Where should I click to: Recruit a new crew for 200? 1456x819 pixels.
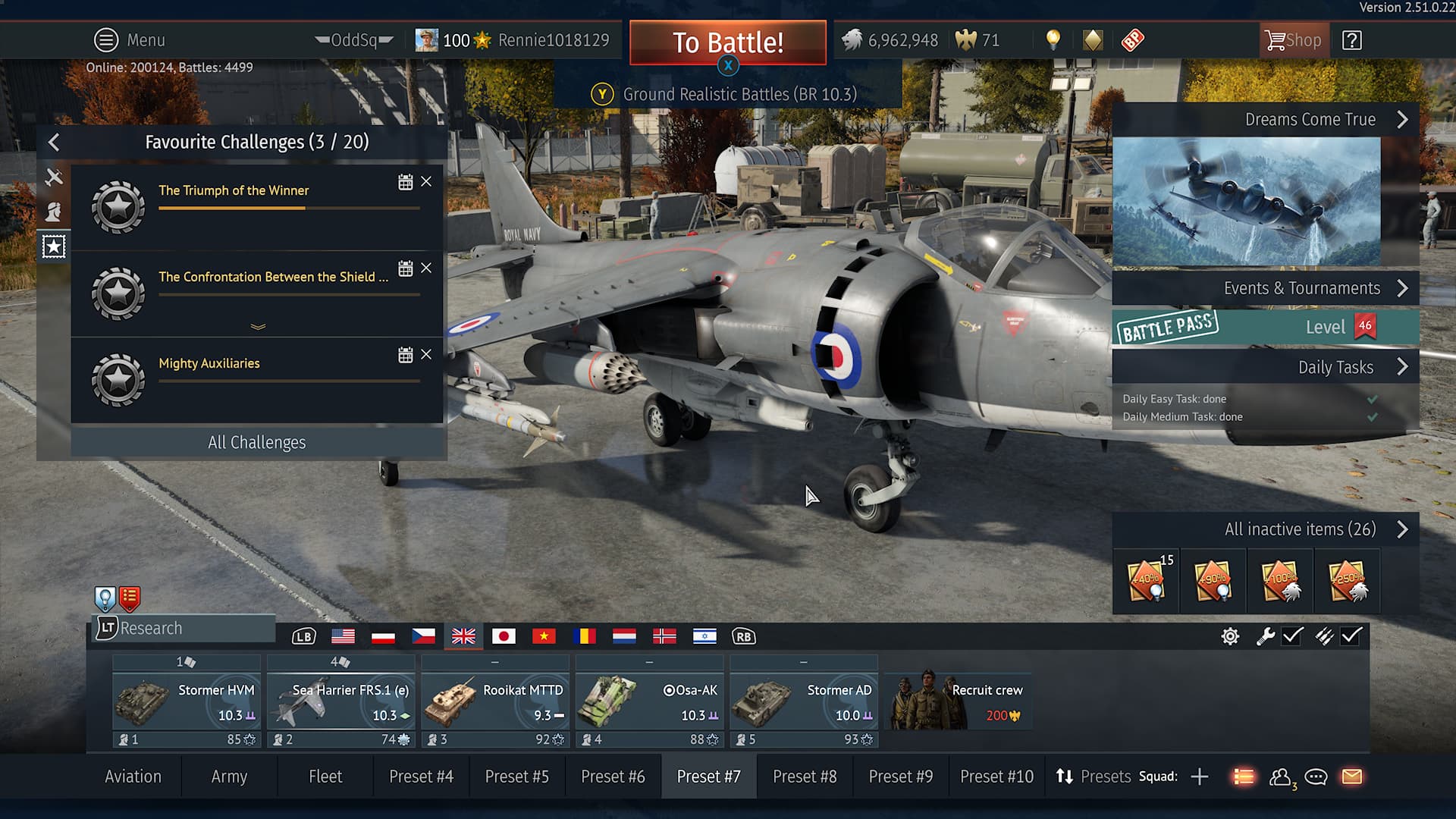(959, 702)
